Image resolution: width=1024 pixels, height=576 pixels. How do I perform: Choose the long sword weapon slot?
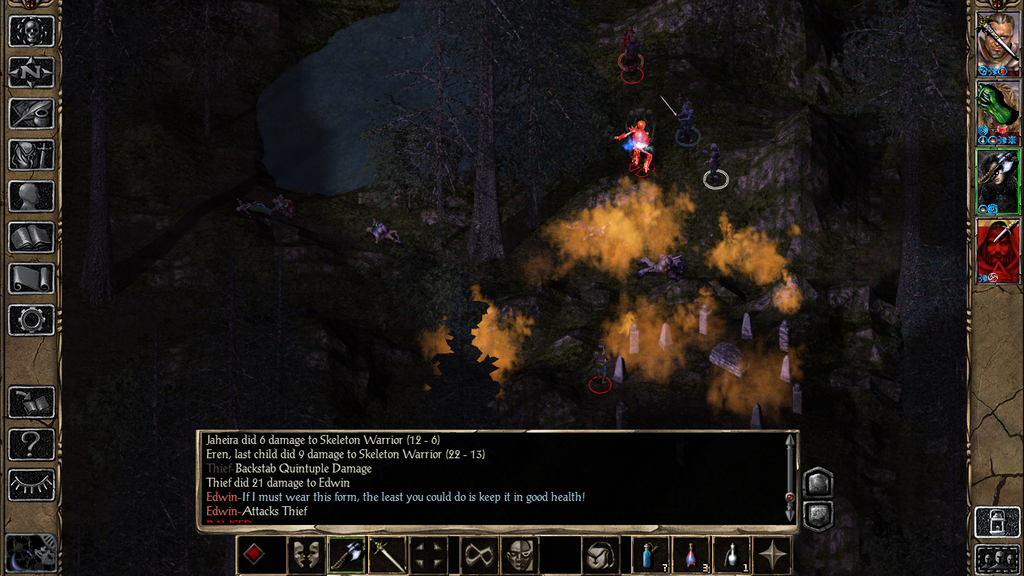pos(387,555)
